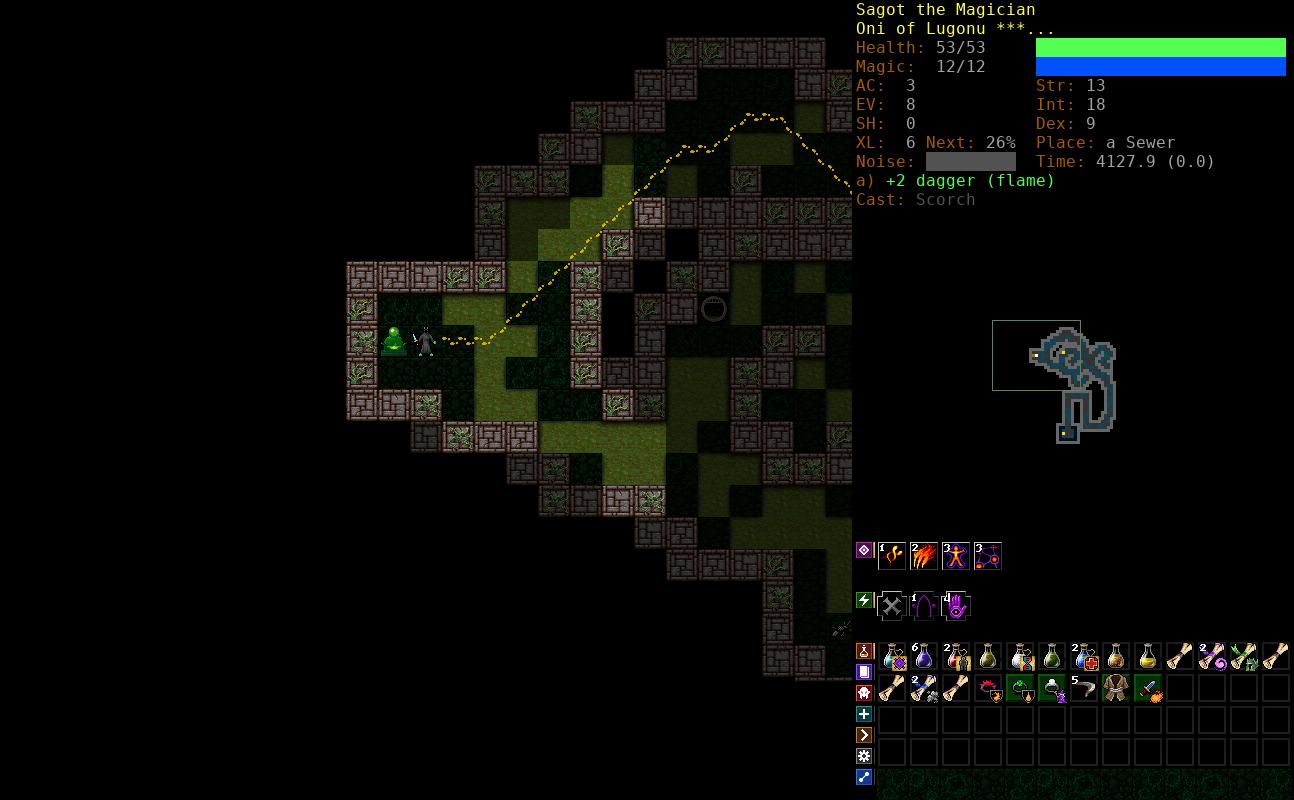The image size is (1294, 800).
Task: Open the spell panel diamond button
Action: pyautogui.click(x=865, y=550)
